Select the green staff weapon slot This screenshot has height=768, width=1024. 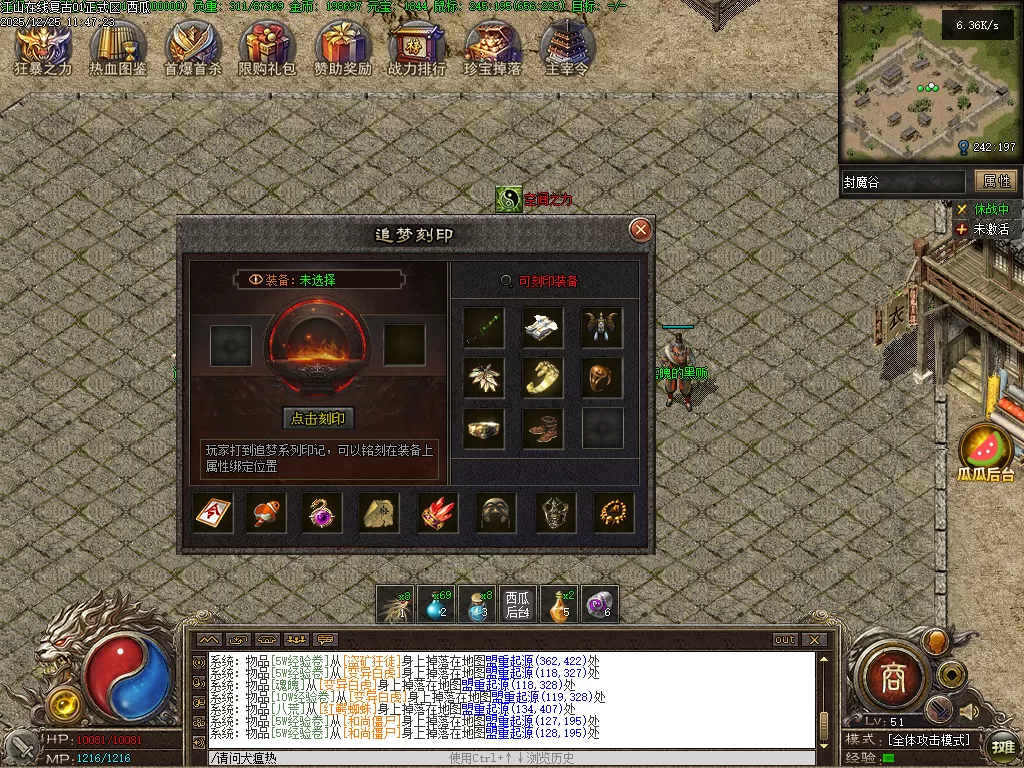484,327
